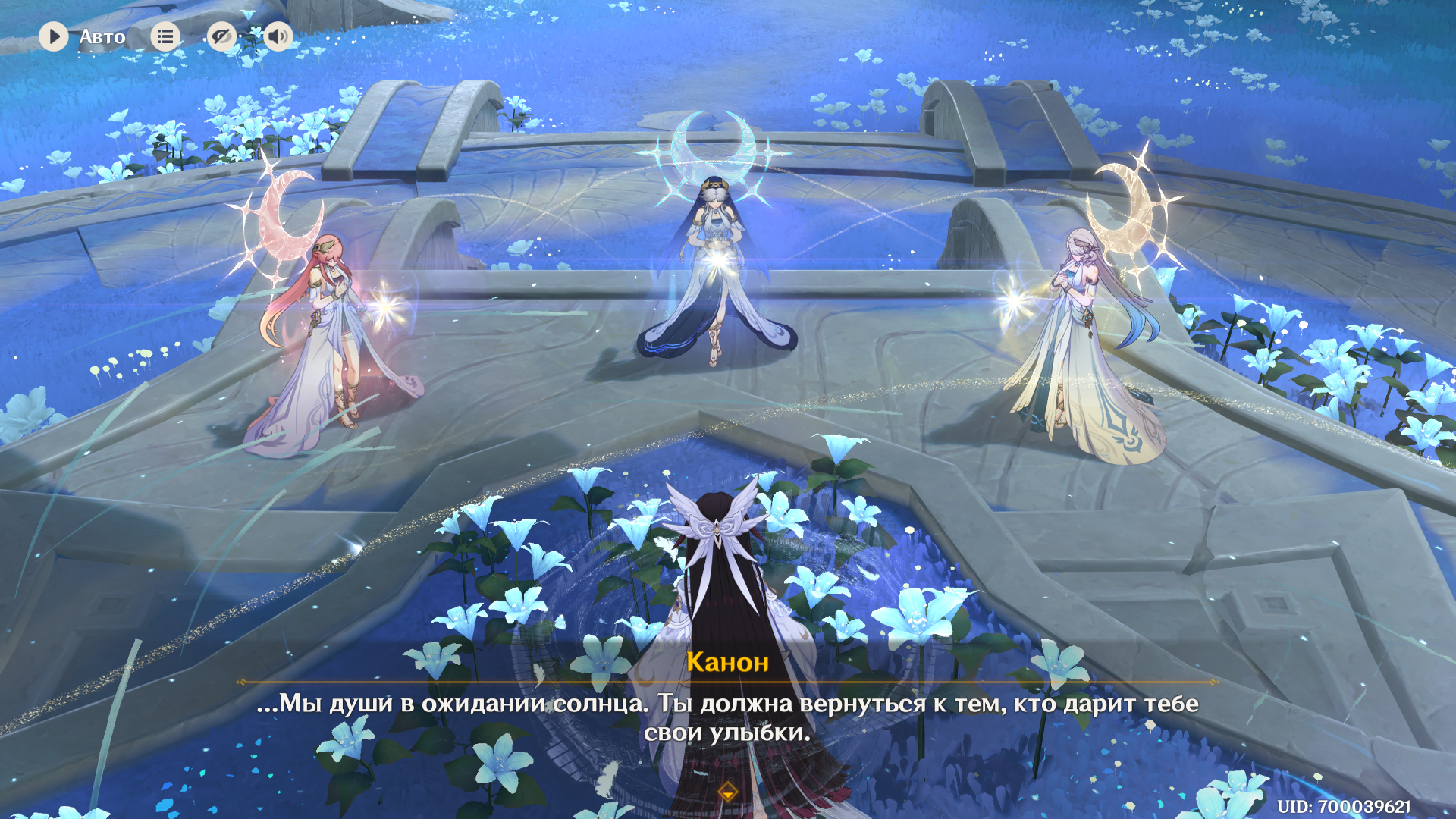Toggle the speaker voice-over button
This screenshot has height=819, width=1456.
(278, 36)
